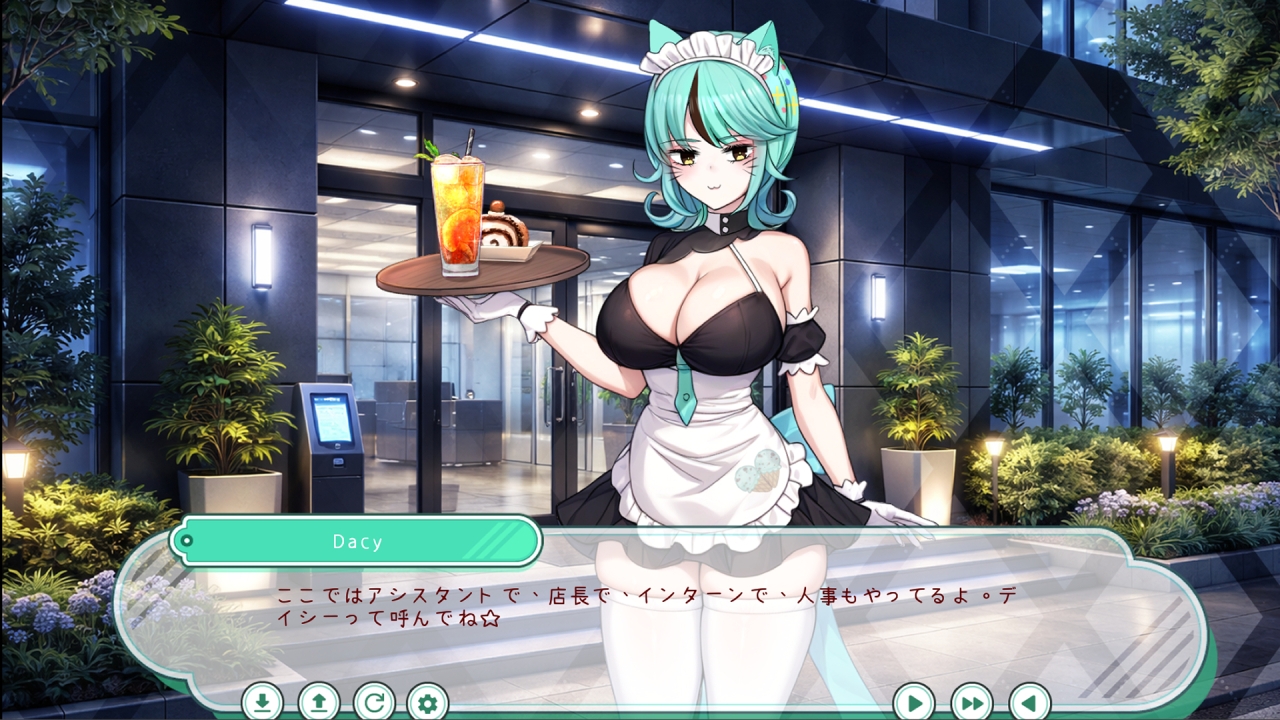Open the dialogue history with the circular arrow icon
Viewport: 1280px width, 720px height.
point(375,703)
